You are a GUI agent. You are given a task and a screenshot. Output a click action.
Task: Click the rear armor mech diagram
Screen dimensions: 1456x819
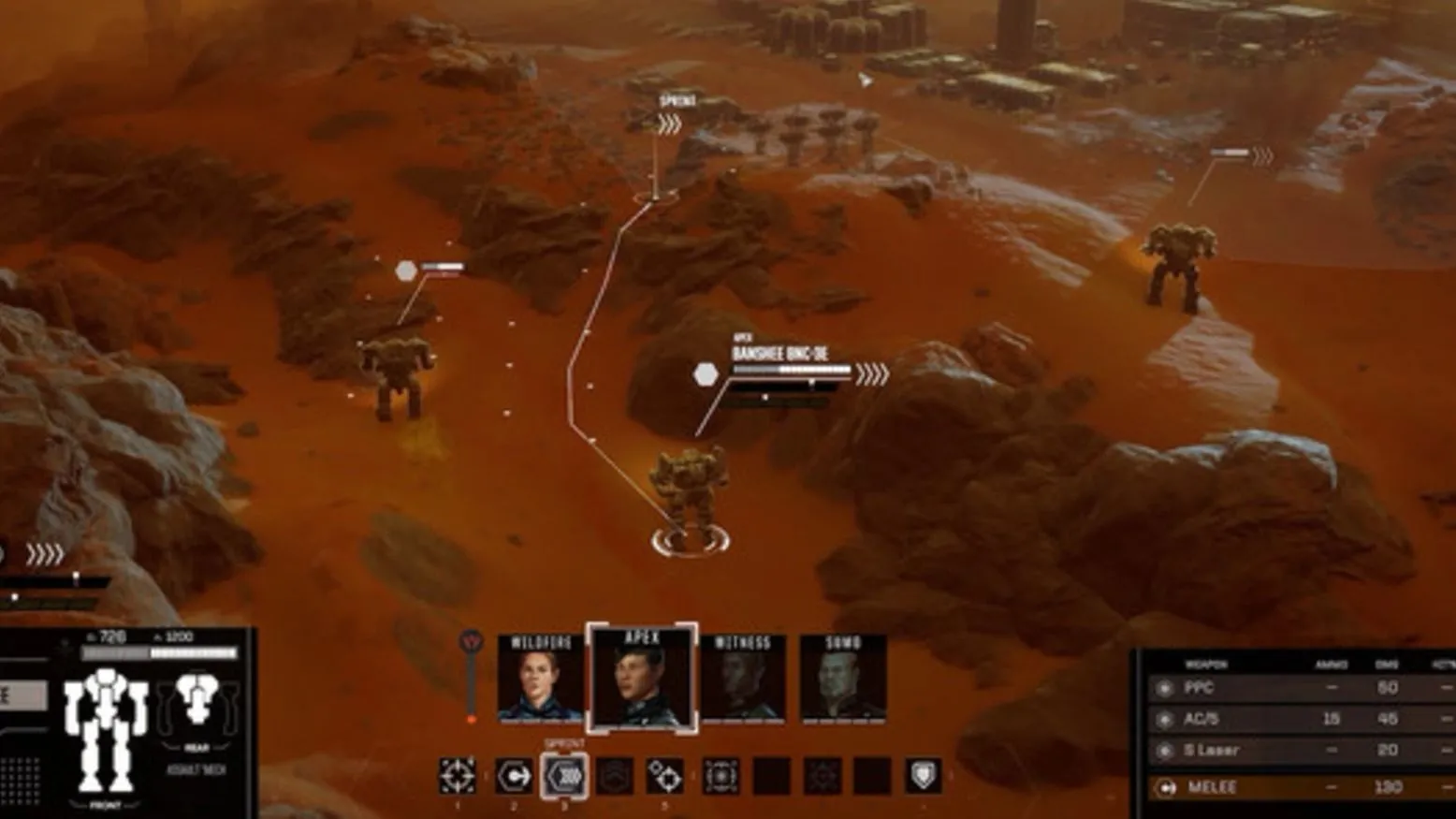(197, 700)
